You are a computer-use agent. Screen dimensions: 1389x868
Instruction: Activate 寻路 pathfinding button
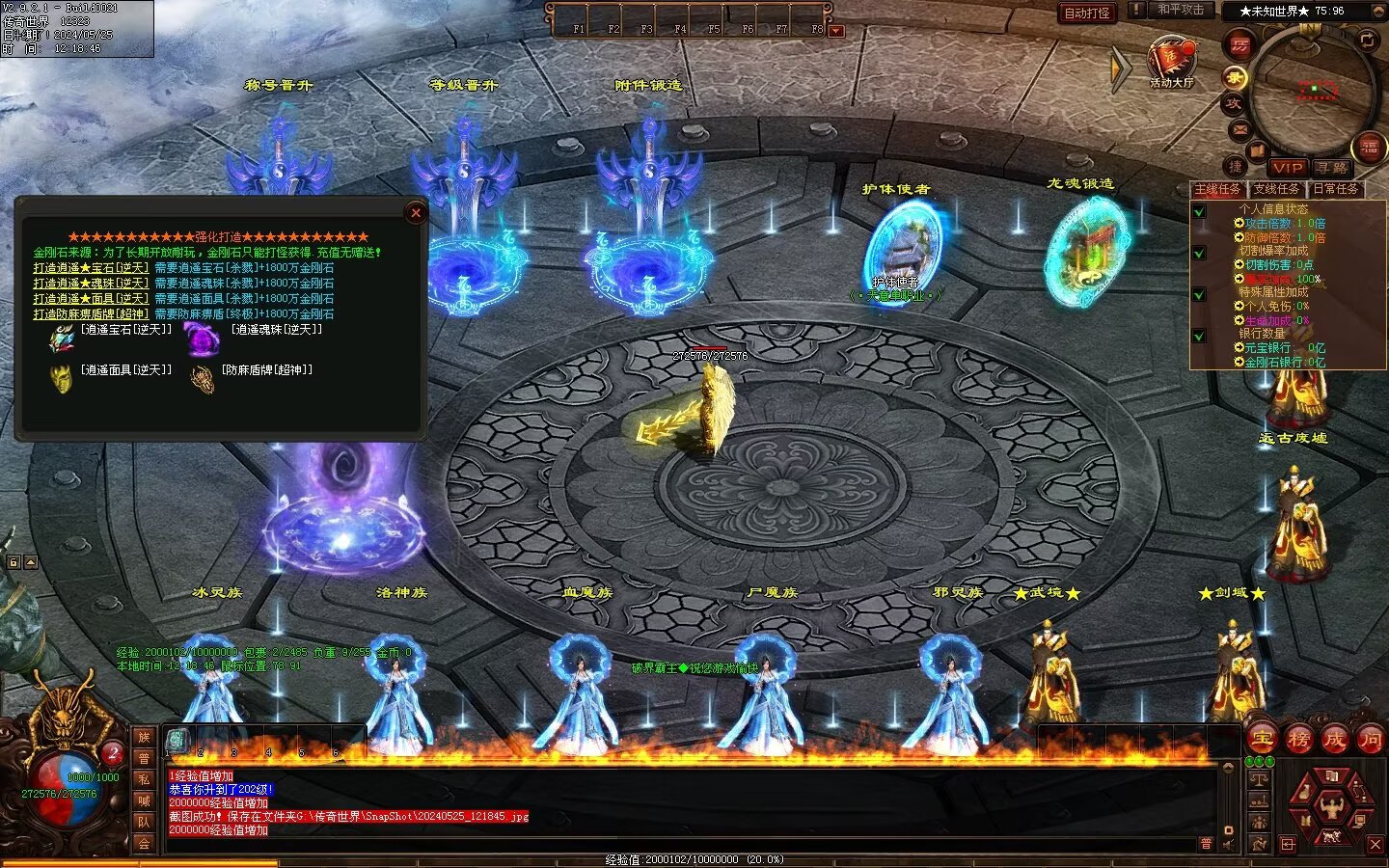[1332, 168]
